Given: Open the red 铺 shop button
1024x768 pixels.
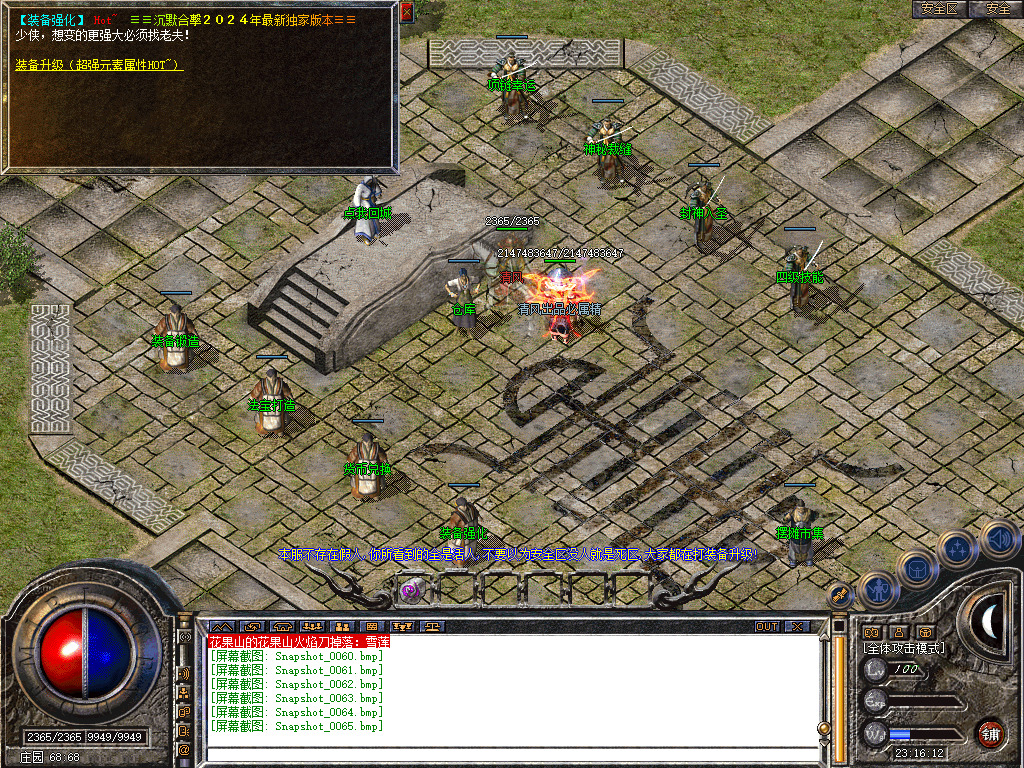Looking at the screenshot, I should (x=991, y=733).
